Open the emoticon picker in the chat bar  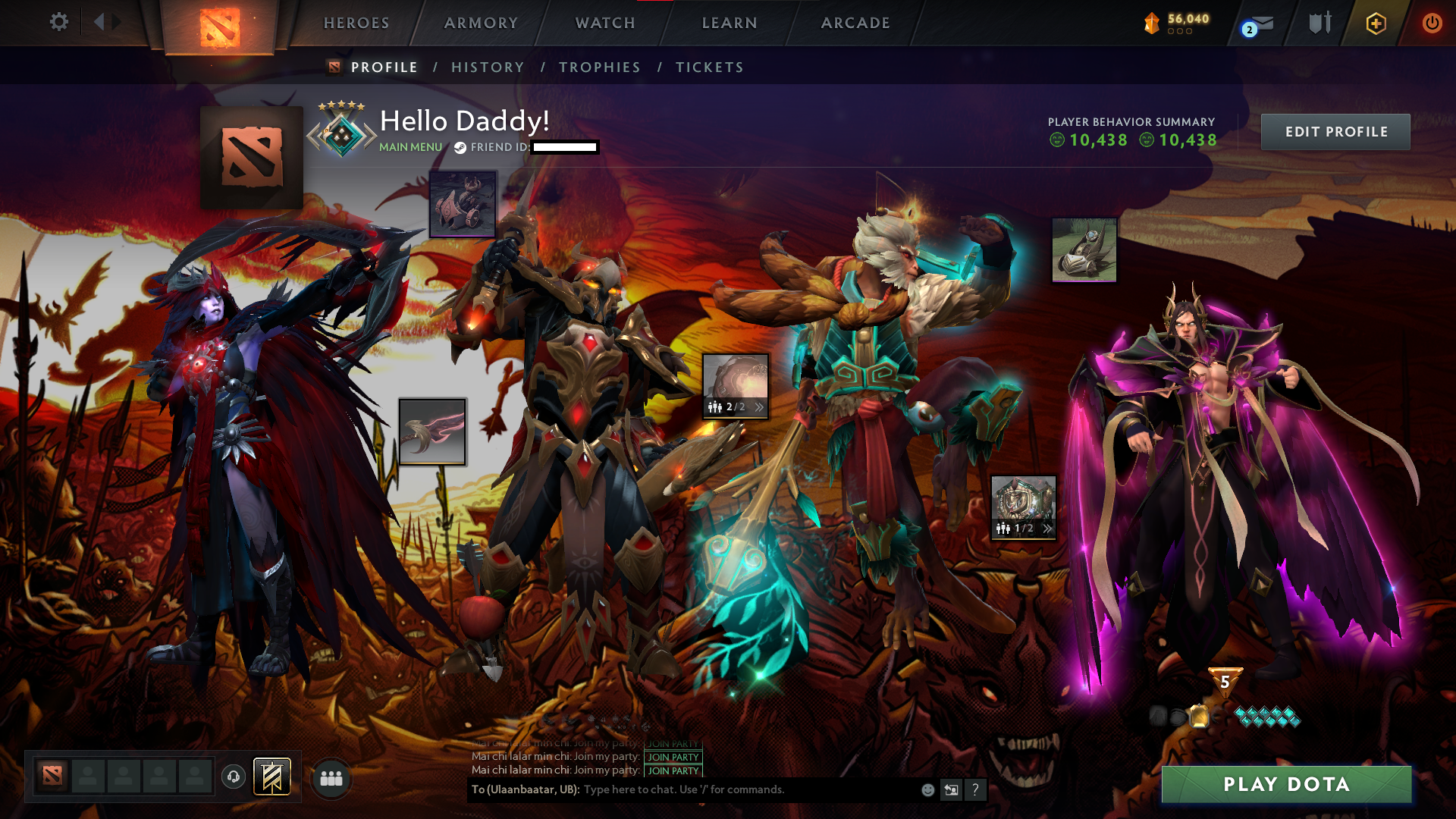[927, 789]
